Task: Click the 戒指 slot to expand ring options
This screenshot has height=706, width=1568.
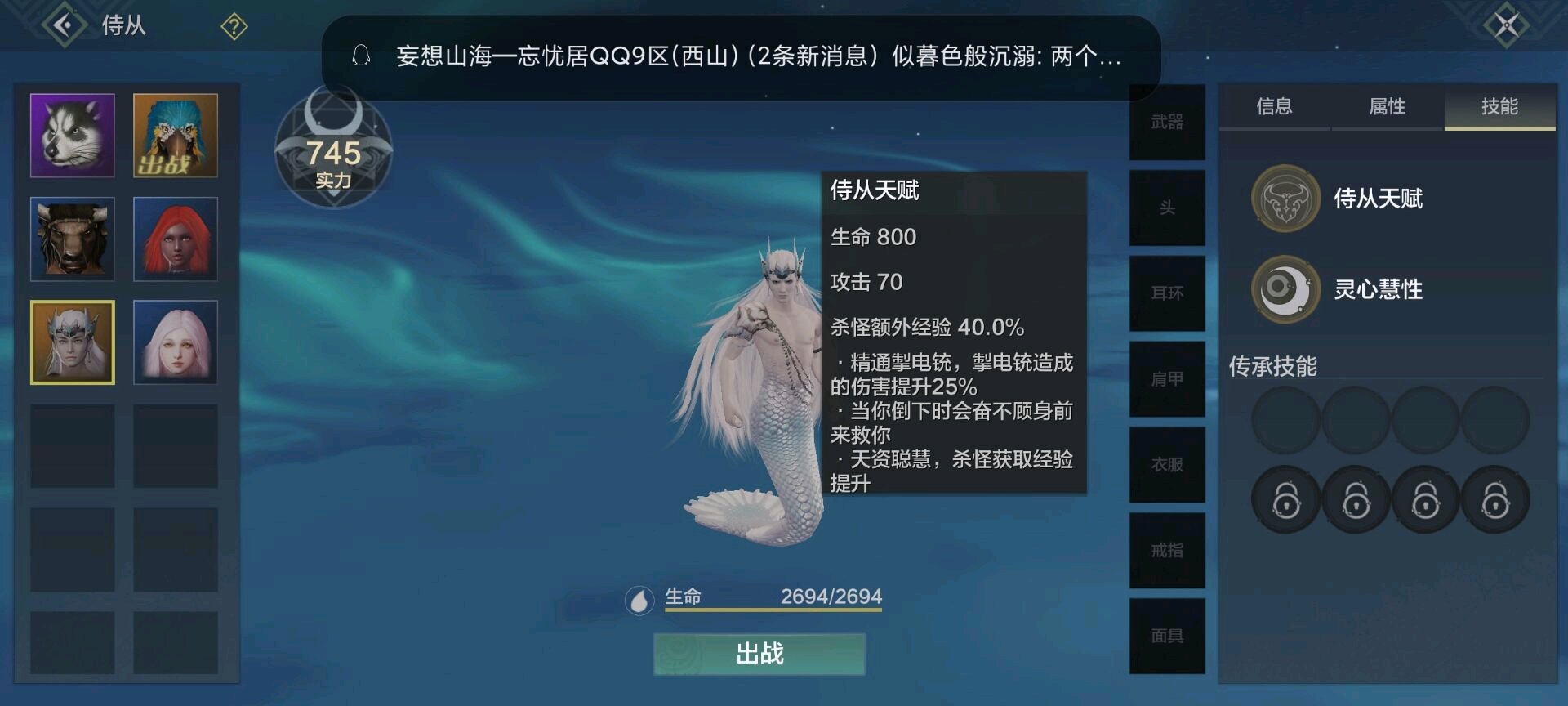Action: [1167, 549]
